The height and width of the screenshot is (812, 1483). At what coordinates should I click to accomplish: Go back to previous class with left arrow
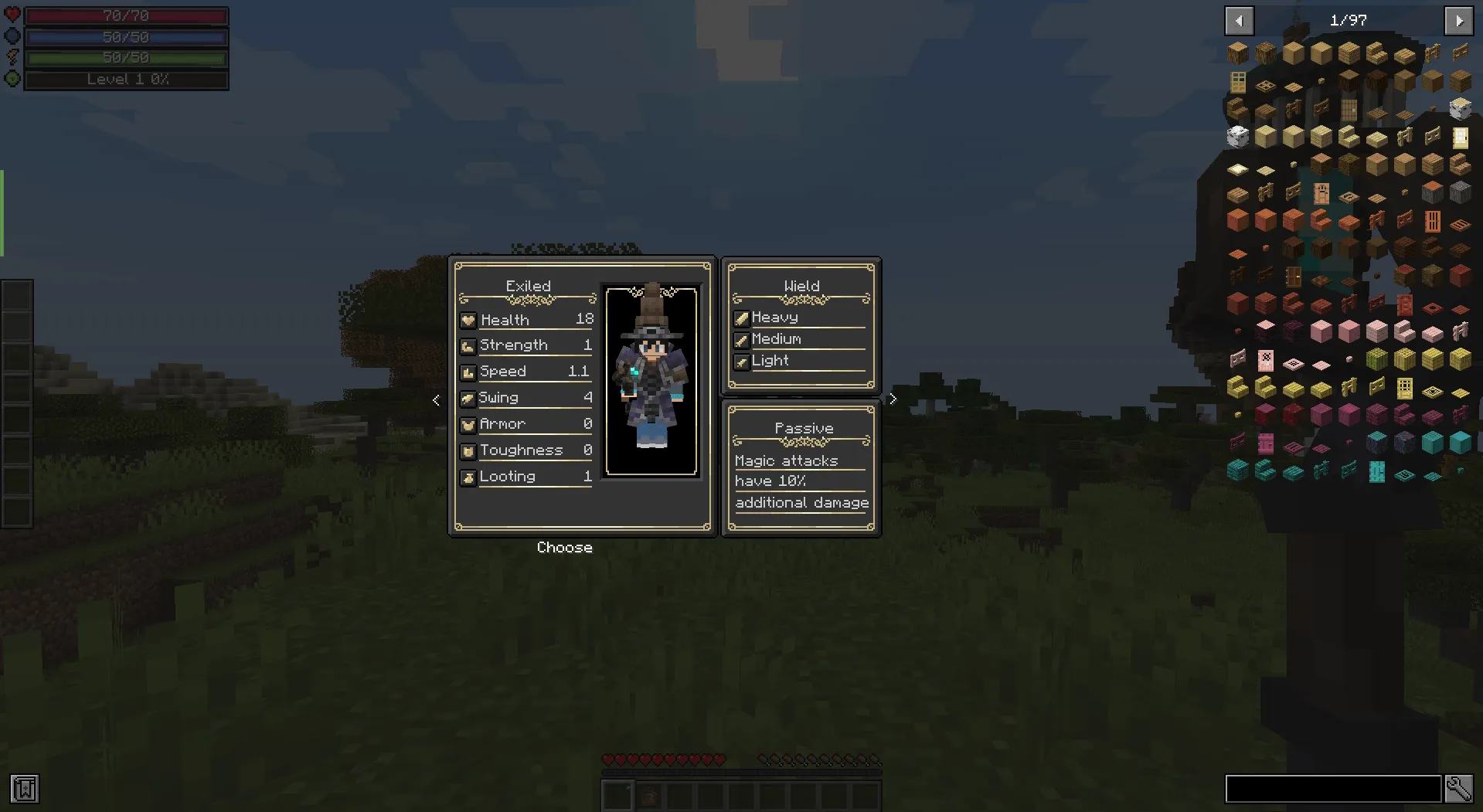(x=435, y=399)
